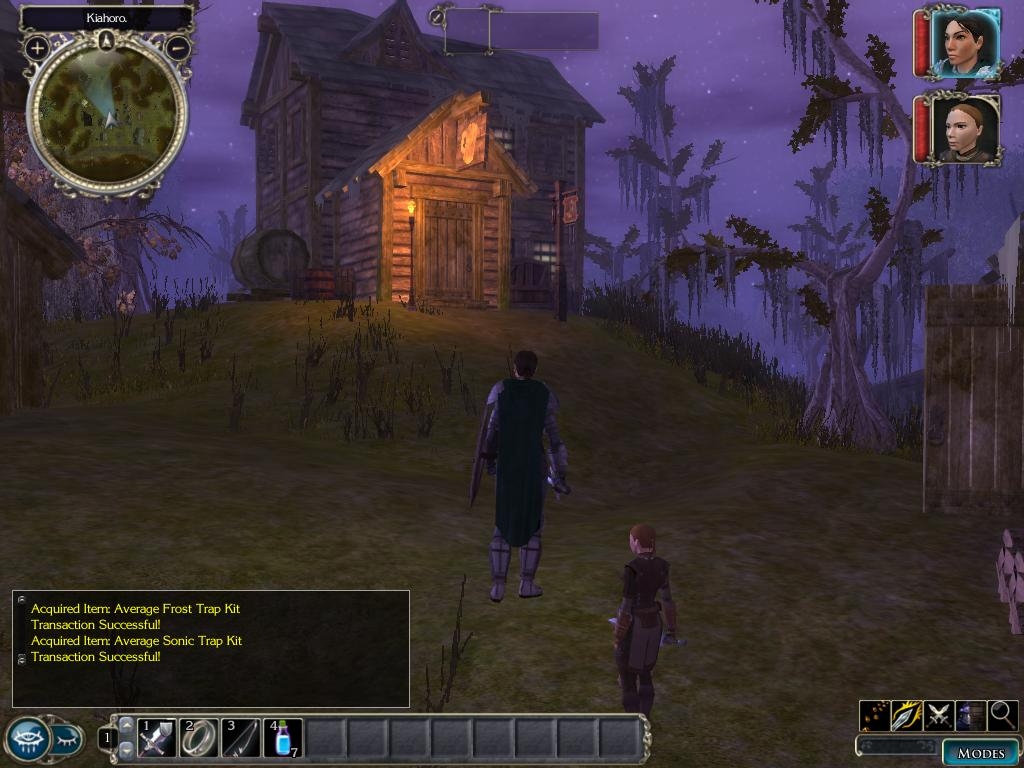Screen dimensions: 1024x768
Task: Activate the crossed swords combat mode
Action: coord(938,715)
